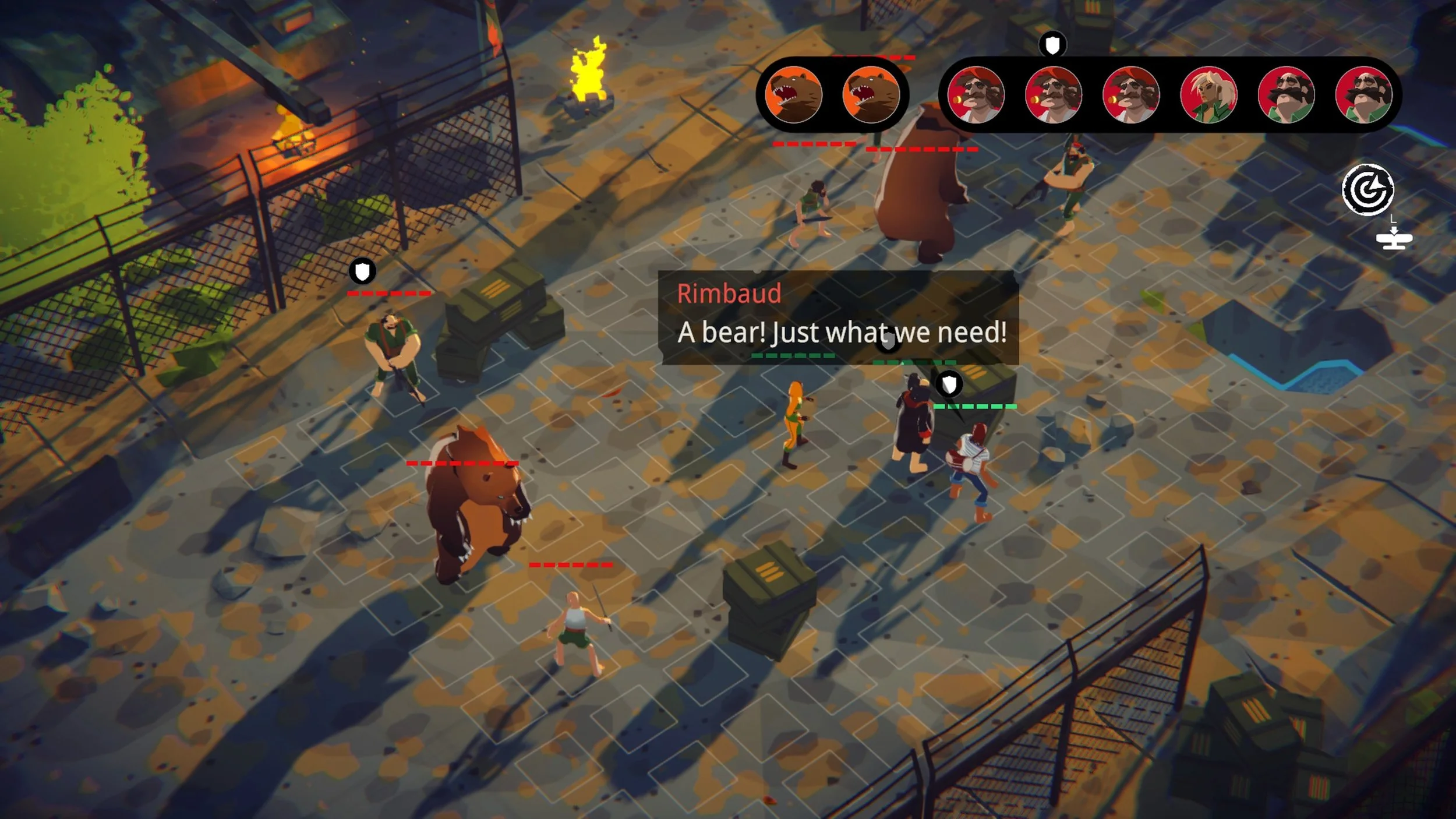Select the blonde woman's turn-order portrait

click(x=1208, y=96)
